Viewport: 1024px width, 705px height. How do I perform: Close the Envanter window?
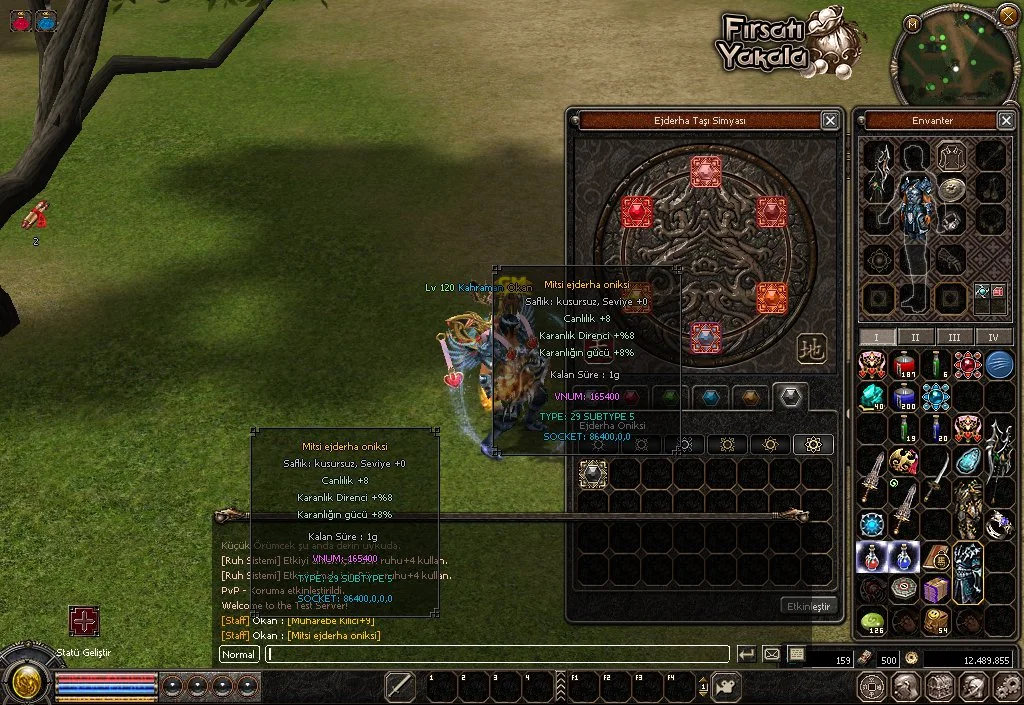point(1006,120)
